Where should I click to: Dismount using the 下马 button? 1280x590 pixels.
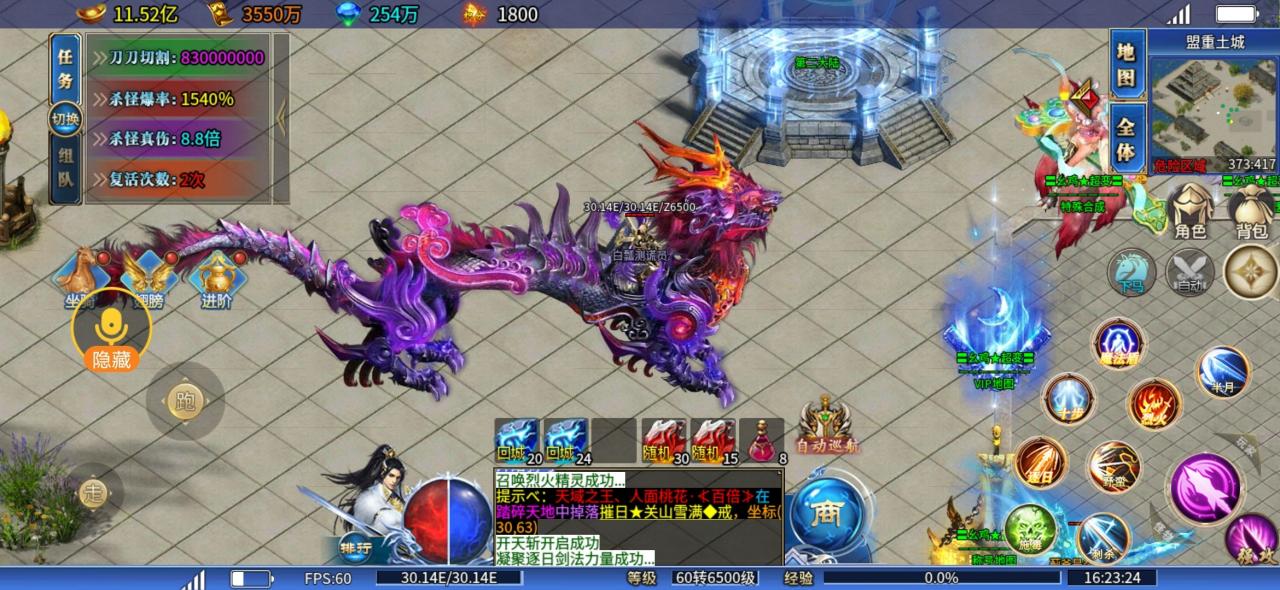[1131, 271]
